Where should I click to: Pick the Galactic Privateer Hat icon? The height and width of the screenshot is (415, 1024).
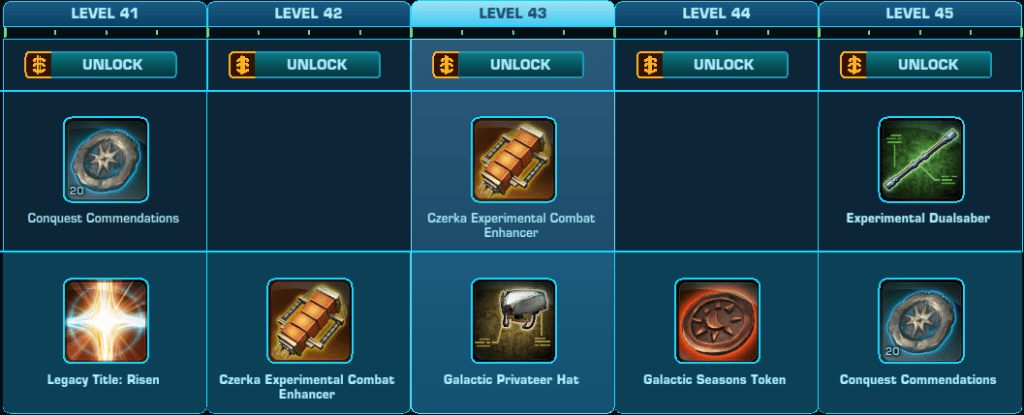click(x=514, y=320)
